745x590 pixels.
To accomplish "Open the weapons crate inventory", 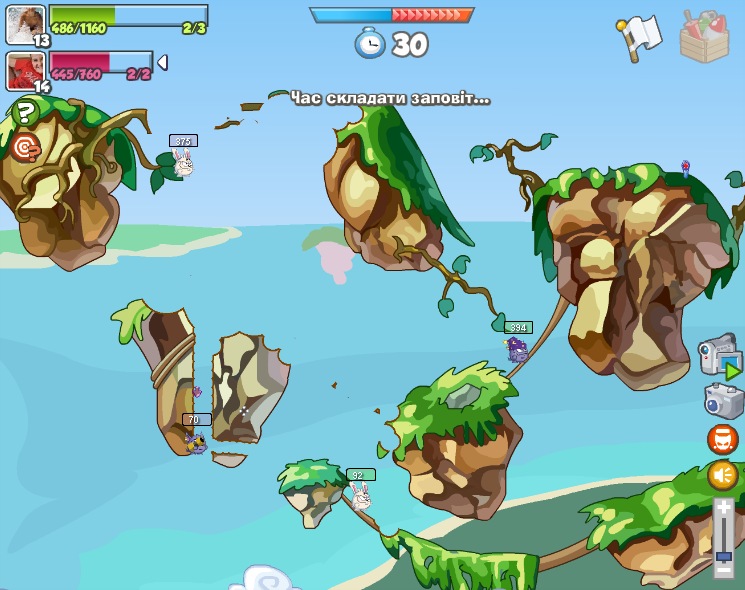I will point(704,37).
